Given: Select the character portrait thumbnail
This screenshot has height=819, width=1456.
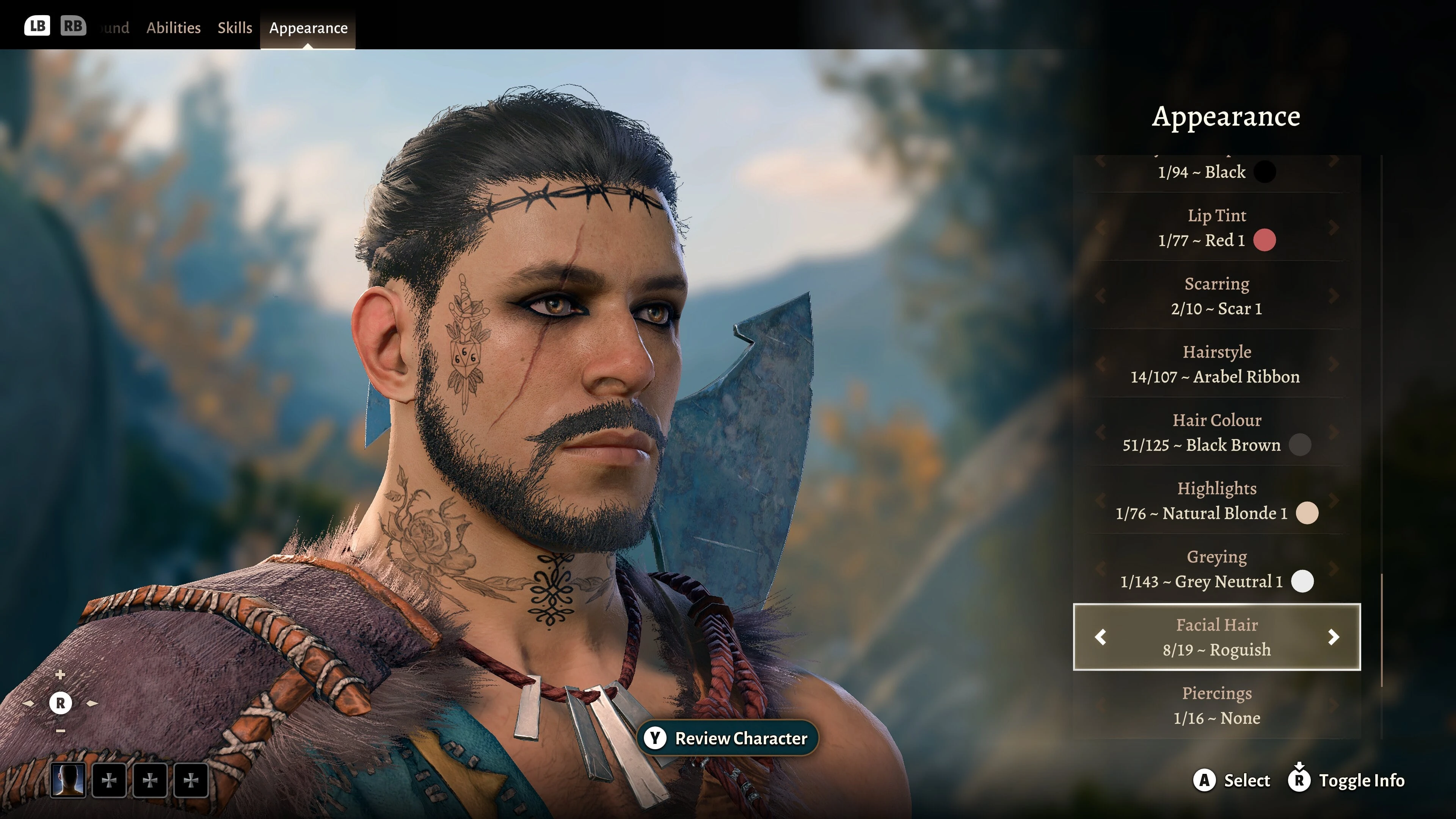Looking at the screenshot, I should [68, 781].
